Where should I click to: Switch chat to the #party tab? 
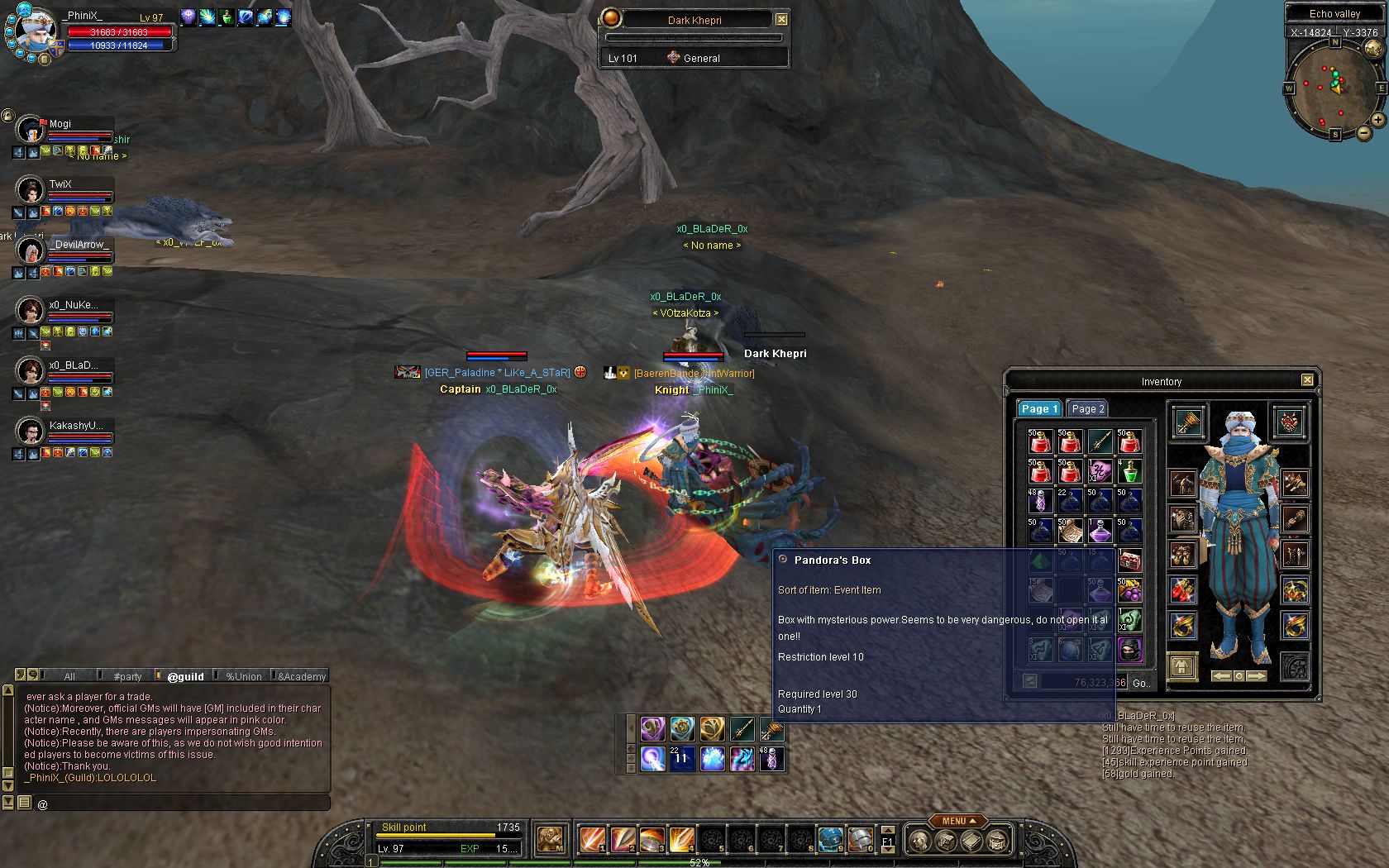click(x=127, y=676)
